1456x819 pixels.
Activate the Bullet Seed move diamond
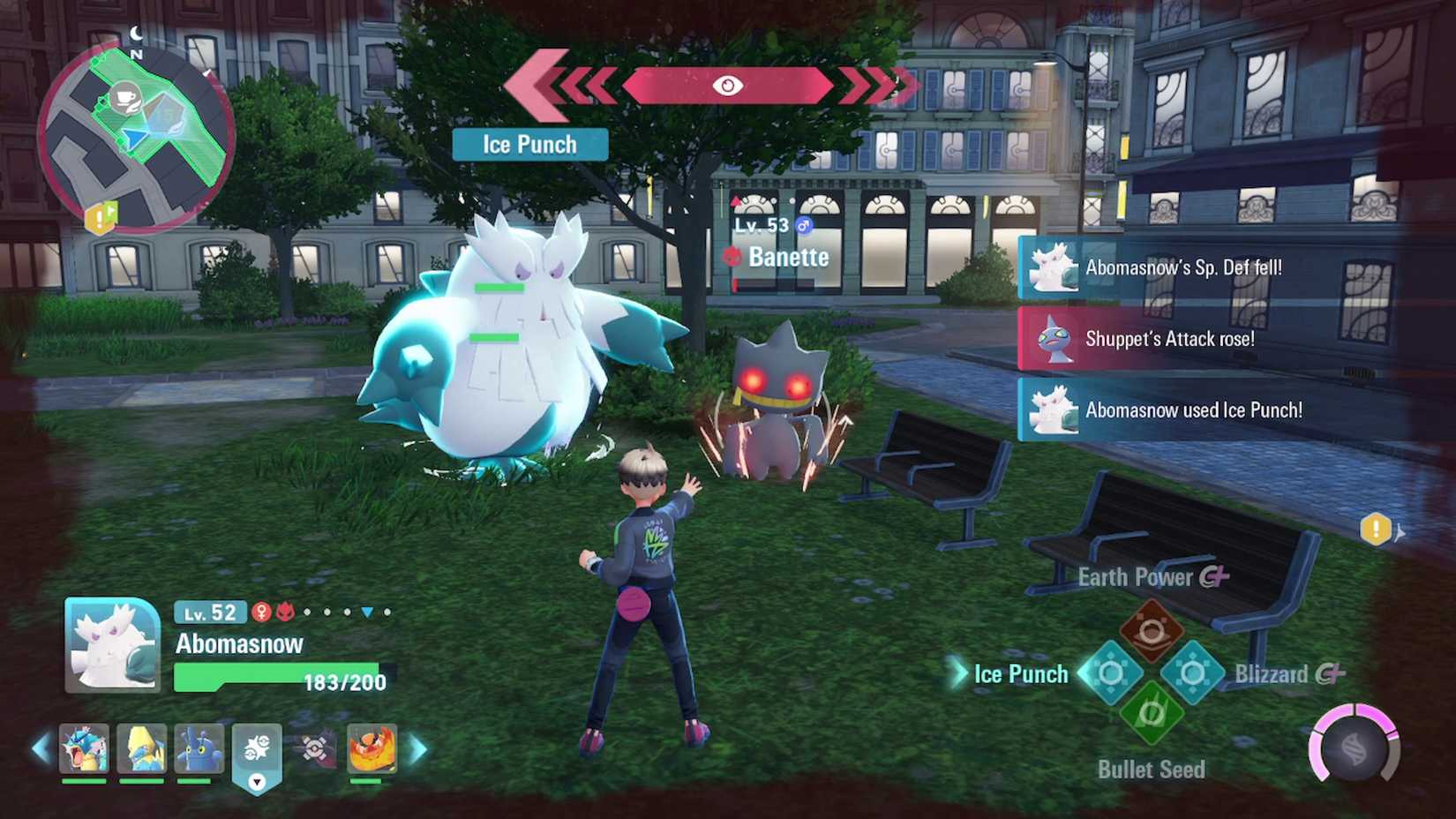click(x=1152, y=713)
